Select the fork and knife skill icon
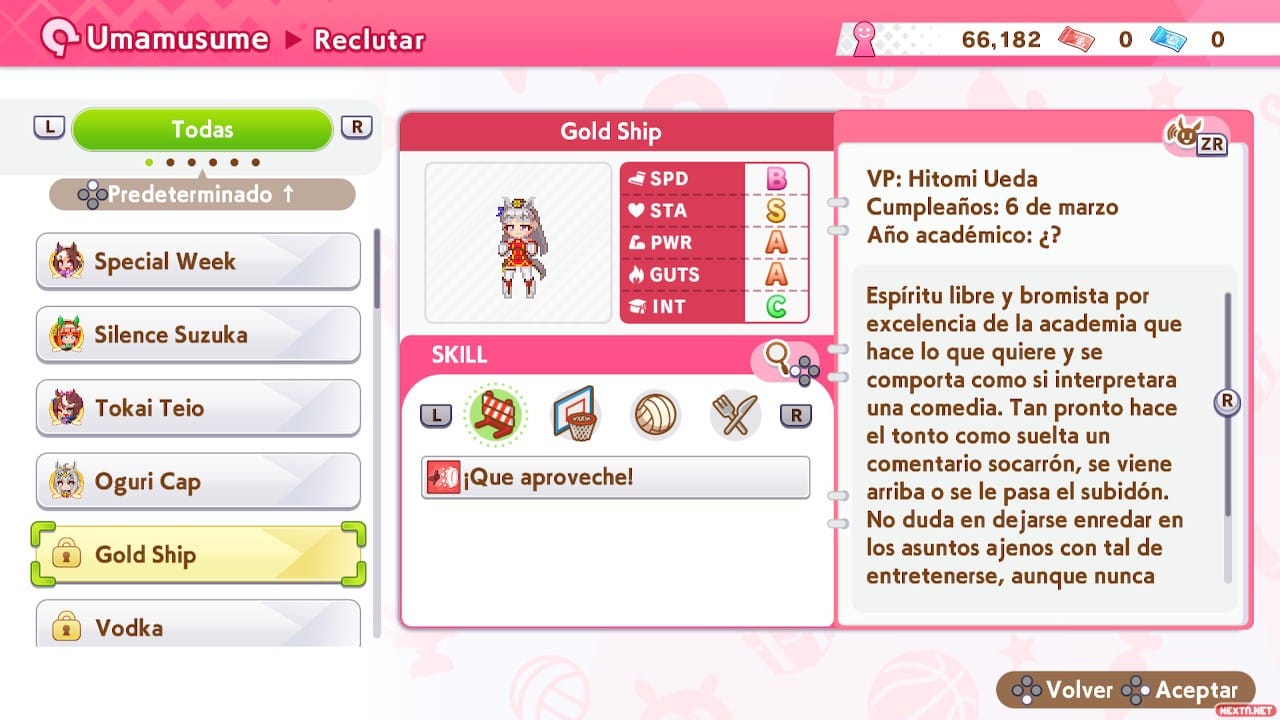Image resolution: width=1280 pixels, height=720 pixels. pos(735,414)
